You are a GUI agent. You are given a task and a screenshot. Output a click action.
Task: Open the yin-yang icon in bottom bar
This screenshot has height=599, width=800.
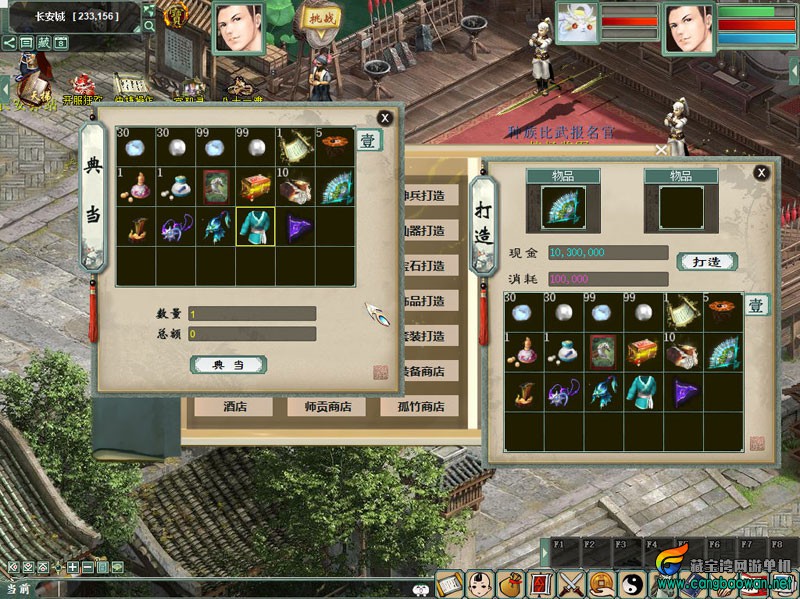[x=631, y=583]
